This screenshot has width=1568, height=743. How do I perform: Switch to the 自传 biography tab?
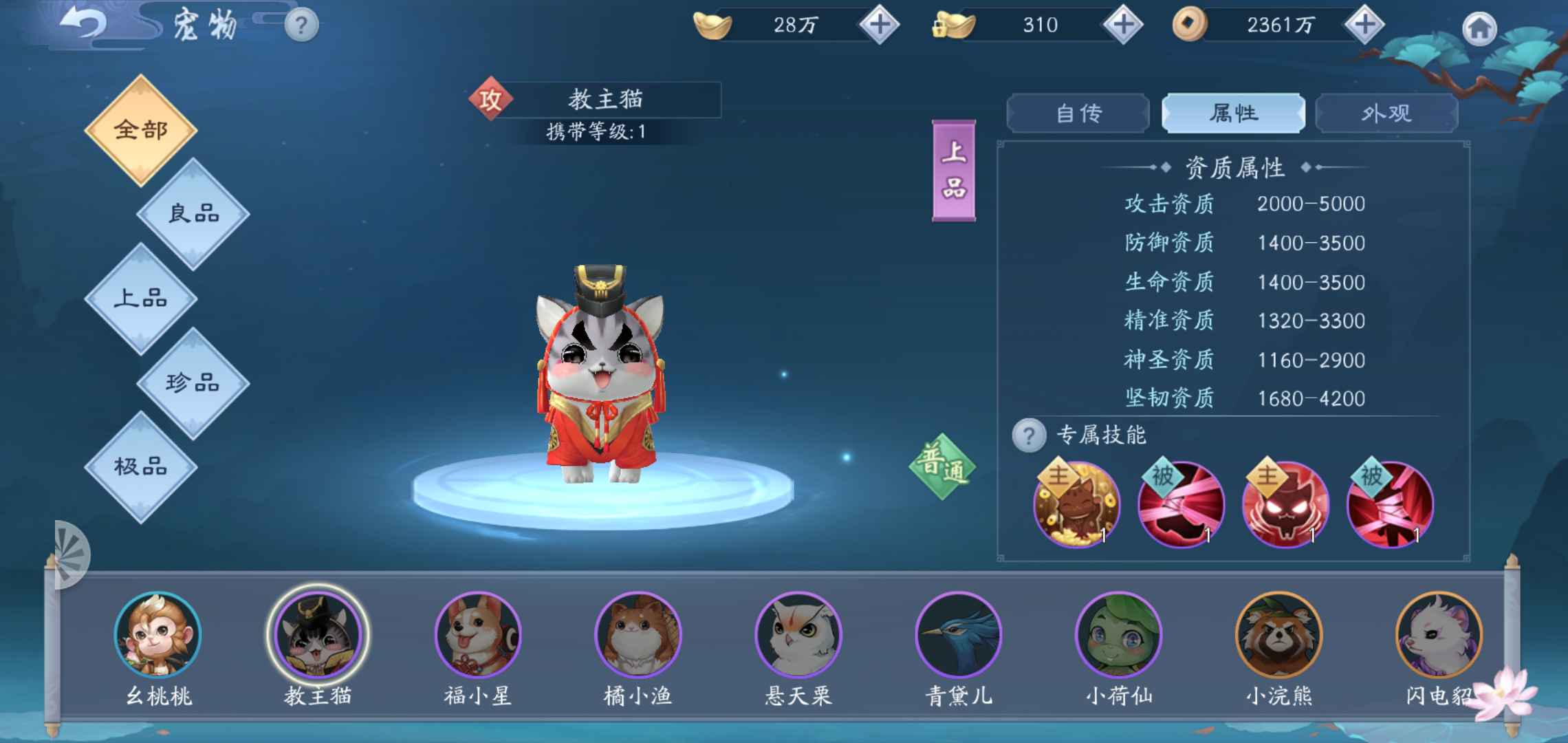[1078, 112]
